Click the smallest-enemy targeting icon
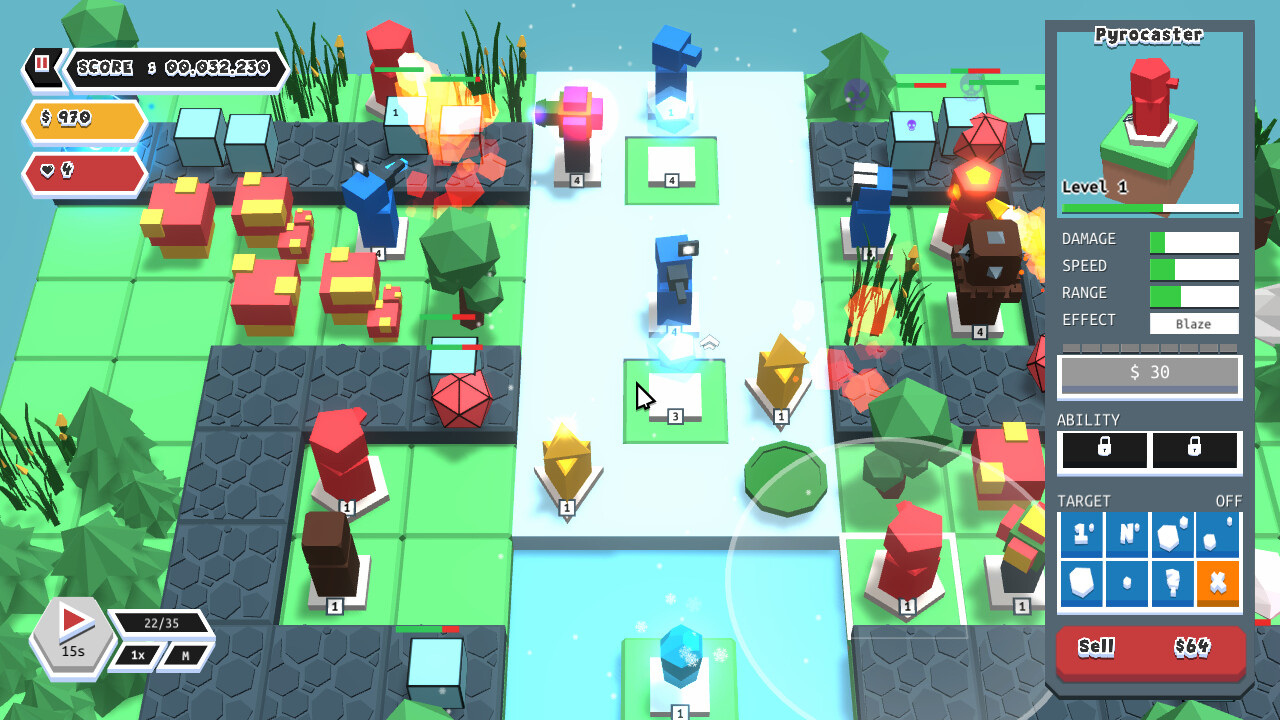 click(x=1126, y=582)
